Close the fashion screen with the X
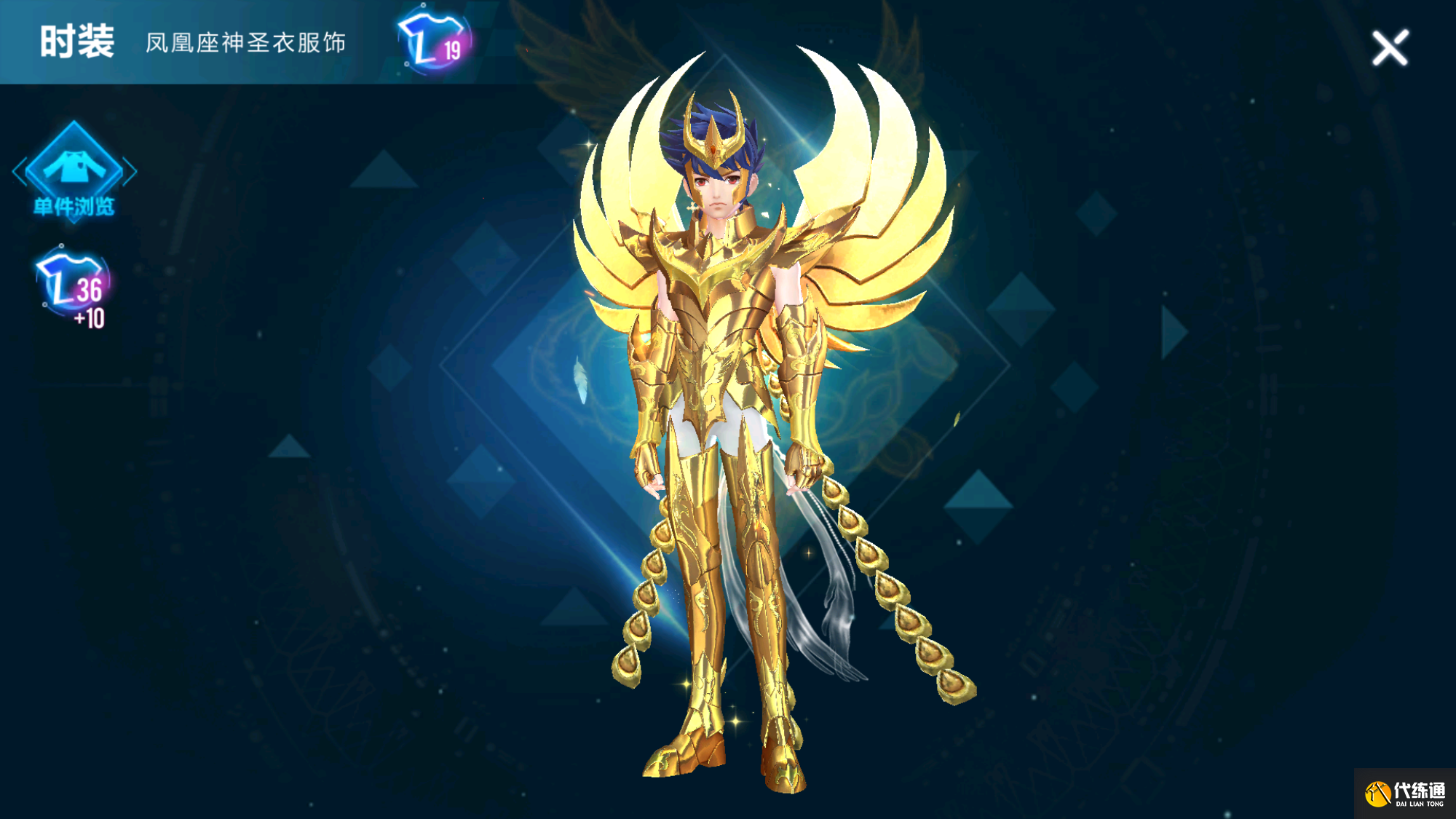This screenshot has width=1456, height=819. [1390, 48]
